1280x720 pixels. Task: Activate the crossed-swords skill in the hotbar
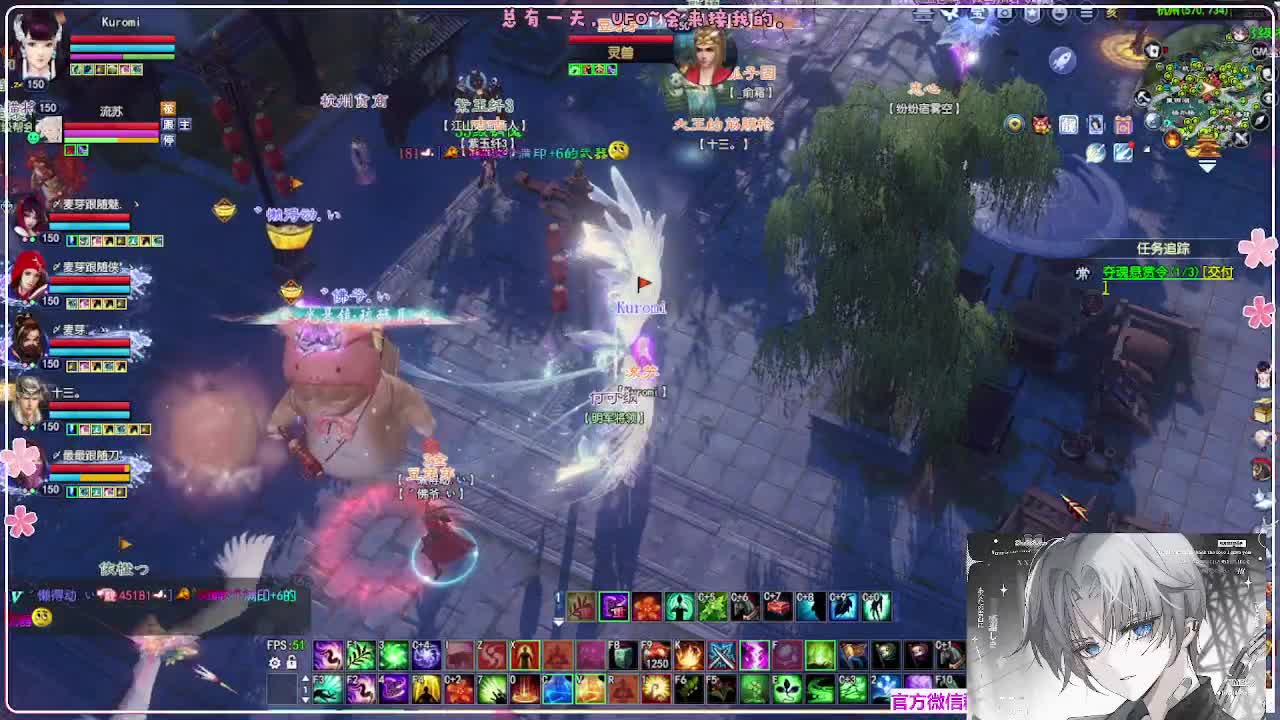point(721,655)
